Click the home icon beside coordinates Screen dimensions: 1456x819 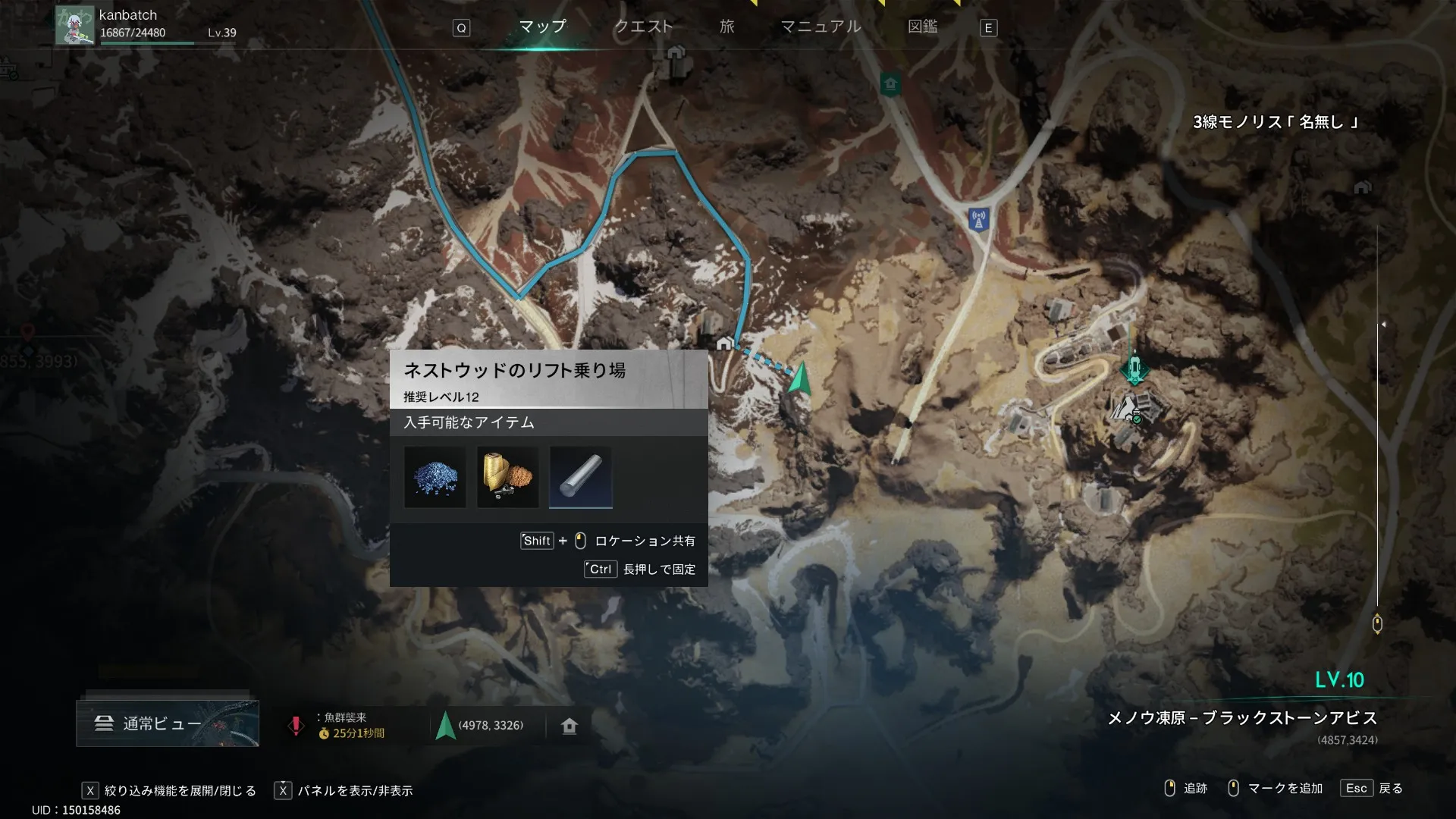coord(570,726)
